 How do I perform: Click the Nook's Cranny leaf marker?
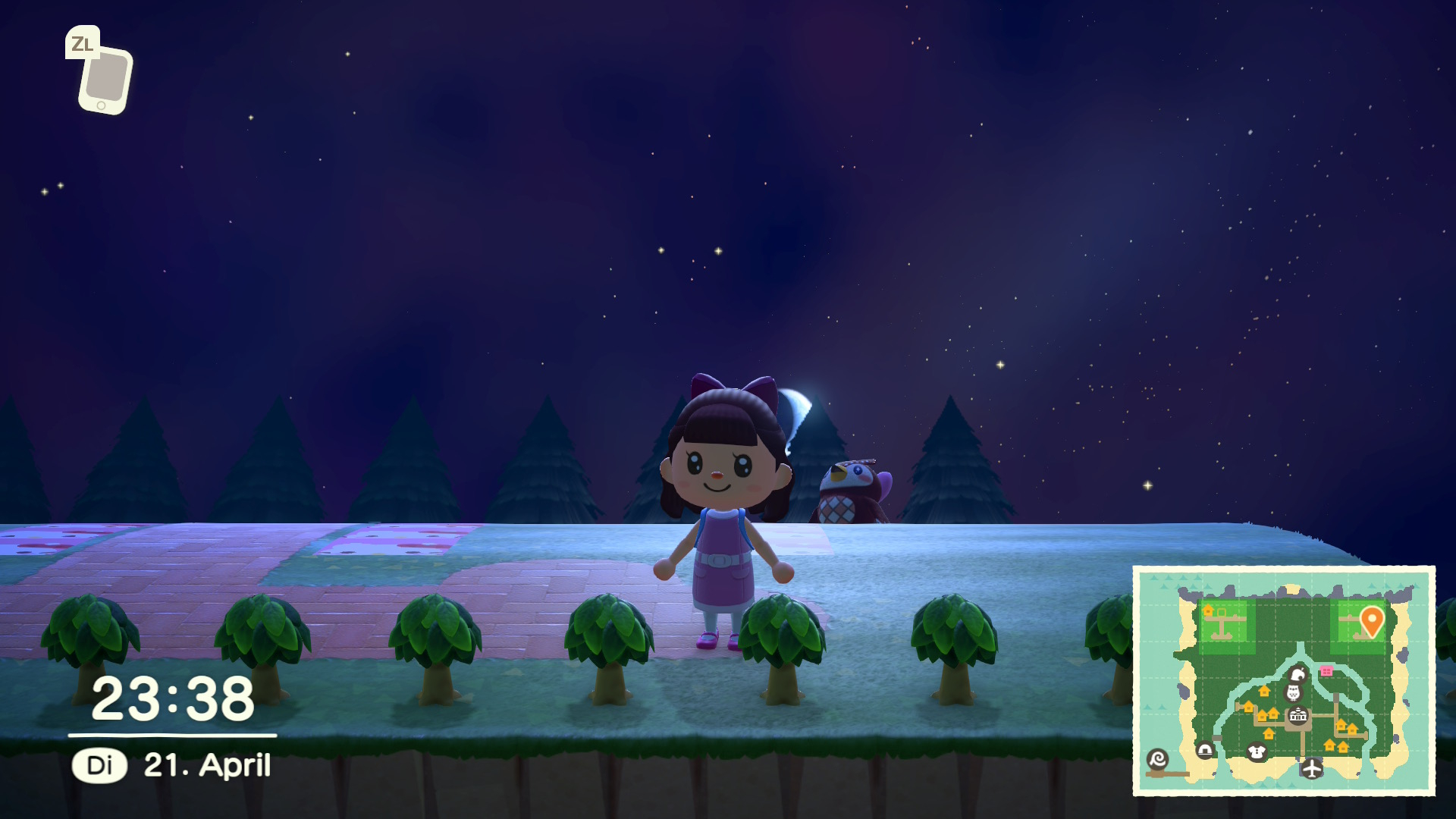tap(1298, 674)
